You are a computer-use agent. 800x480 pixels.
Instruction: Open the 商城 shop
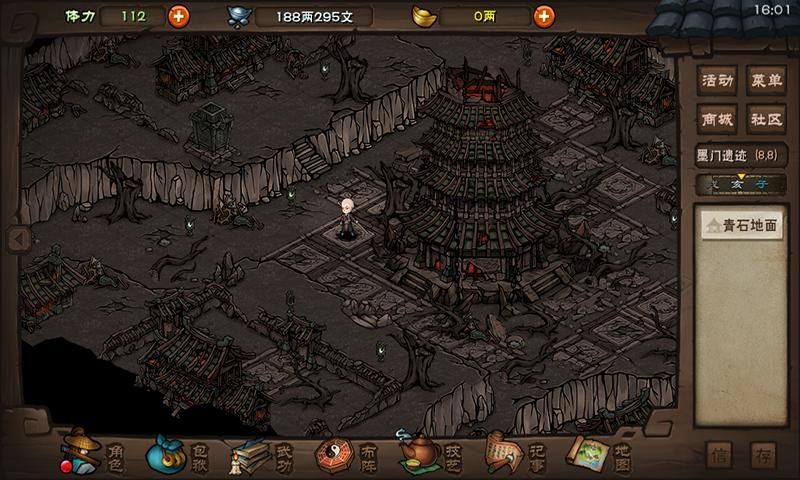(717, 119)
